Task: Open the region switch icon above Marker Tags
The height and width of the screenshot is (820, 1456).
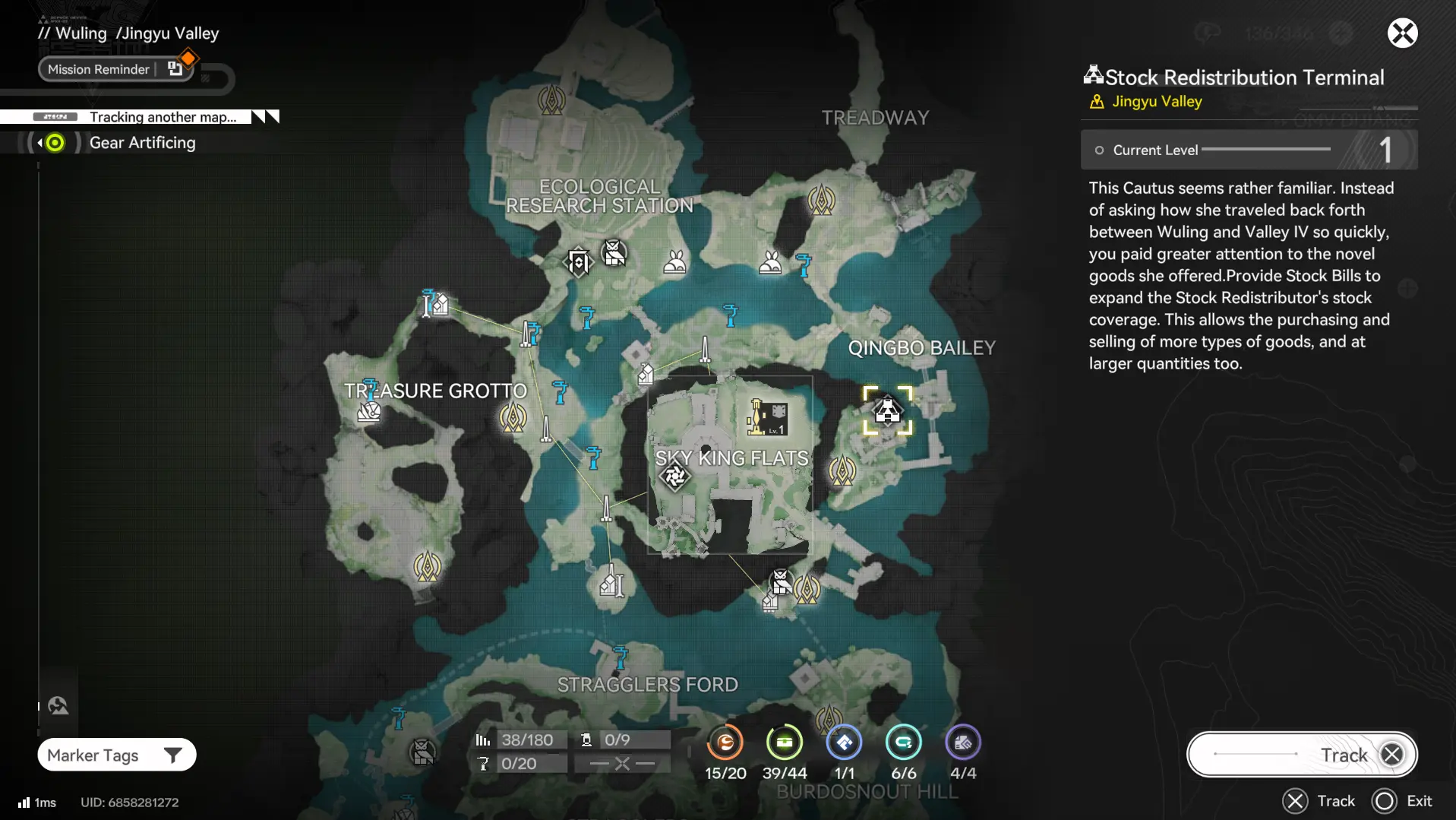Action: [x=58, y=706]
